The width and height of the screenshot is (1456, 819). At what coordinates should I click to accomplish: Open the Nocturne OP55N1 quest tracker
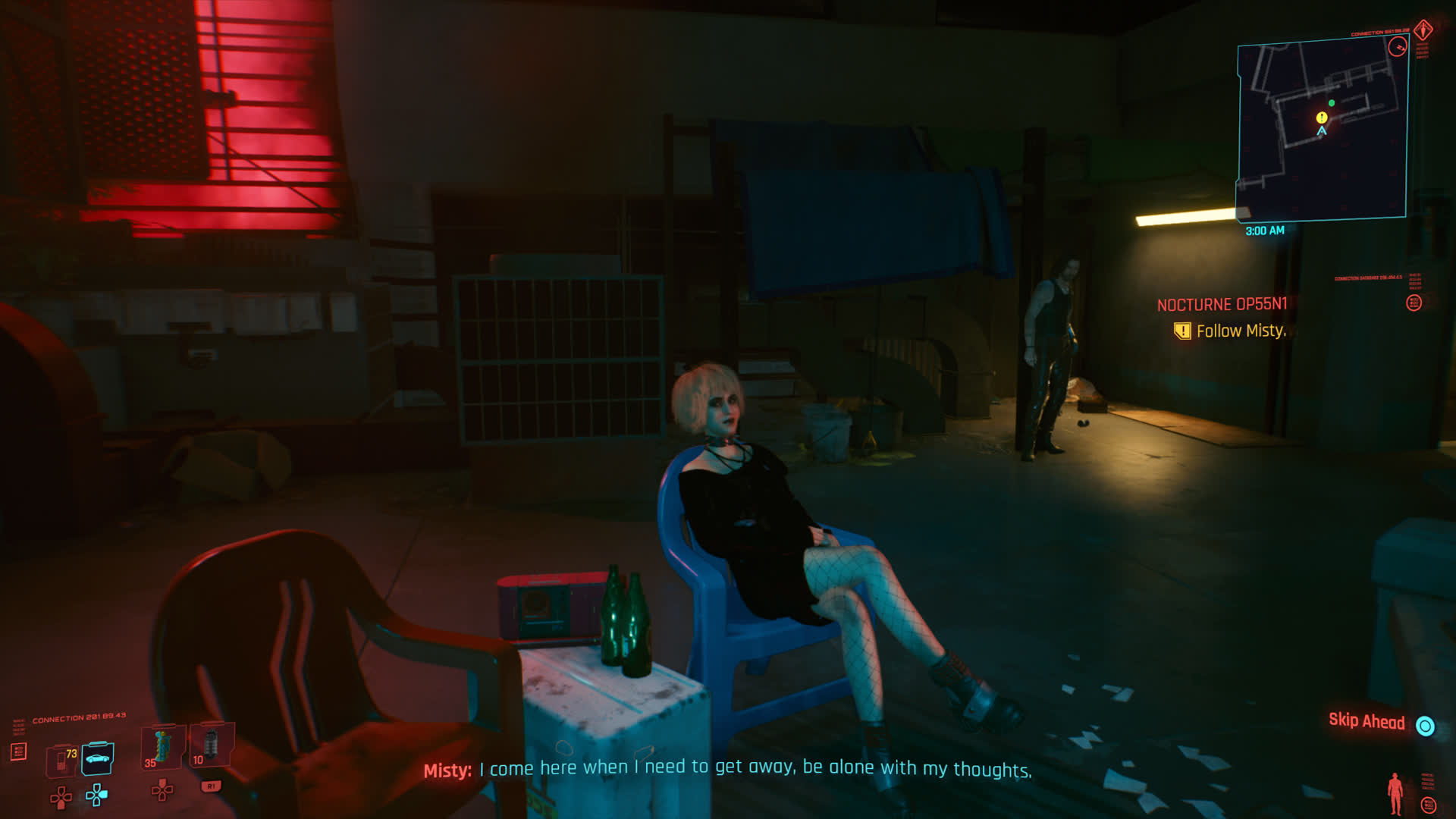[x=1222, y=305]
